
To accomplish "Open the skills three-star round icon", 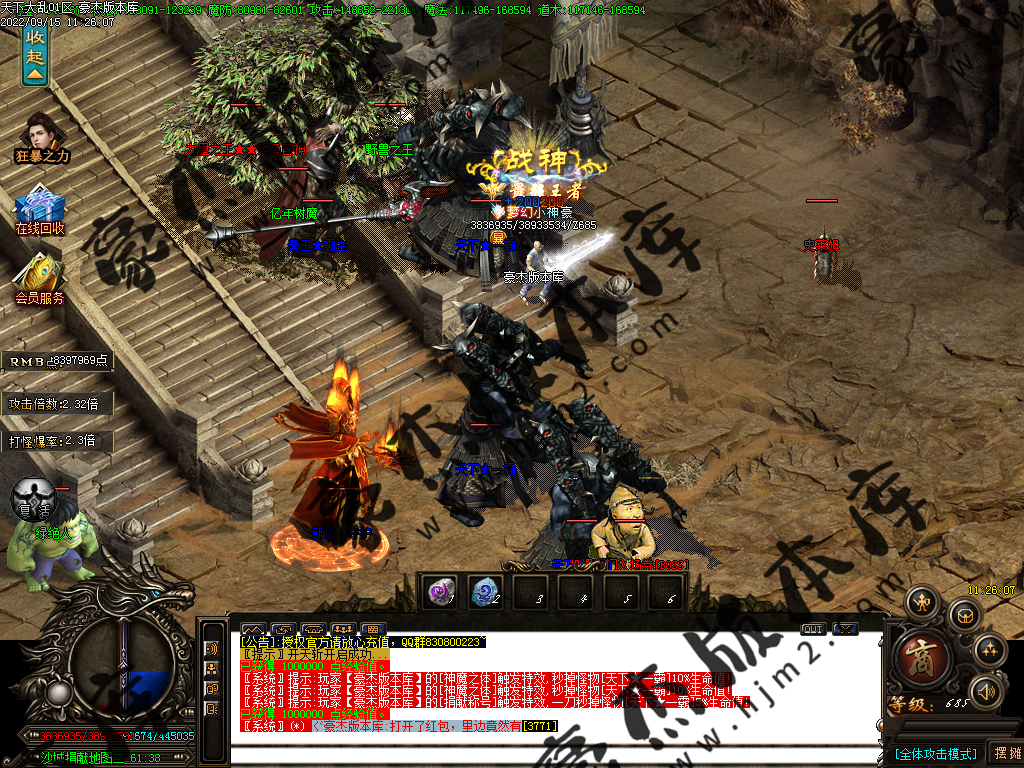I will coord(990,650).
